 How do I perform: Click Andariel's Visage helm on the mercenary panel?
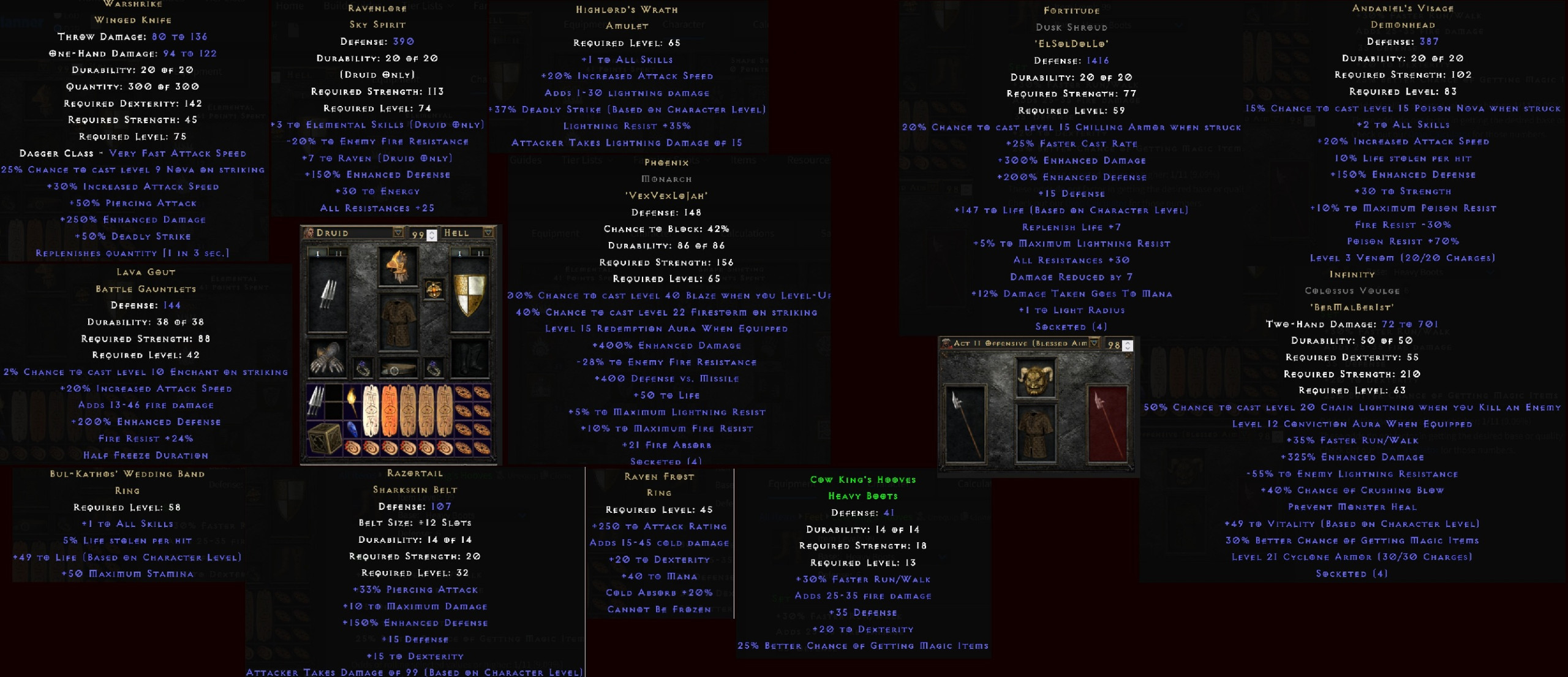[x=1036, y=379]
